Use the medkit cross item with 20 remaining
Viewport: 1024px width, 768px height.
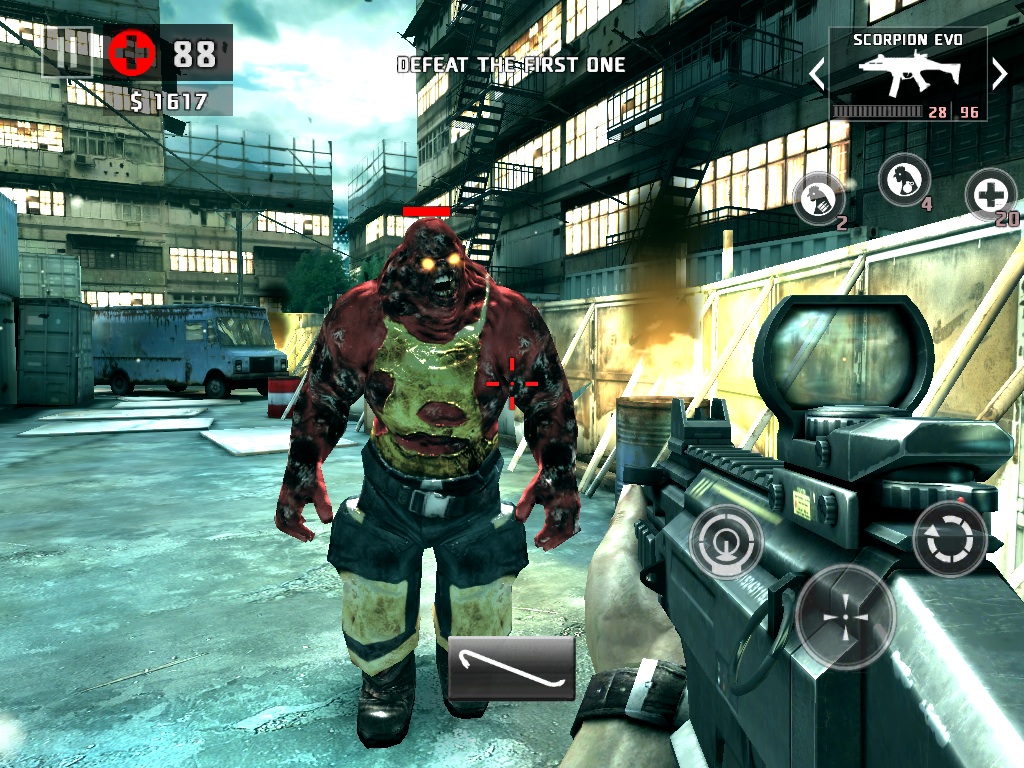(x=990, y=194)
